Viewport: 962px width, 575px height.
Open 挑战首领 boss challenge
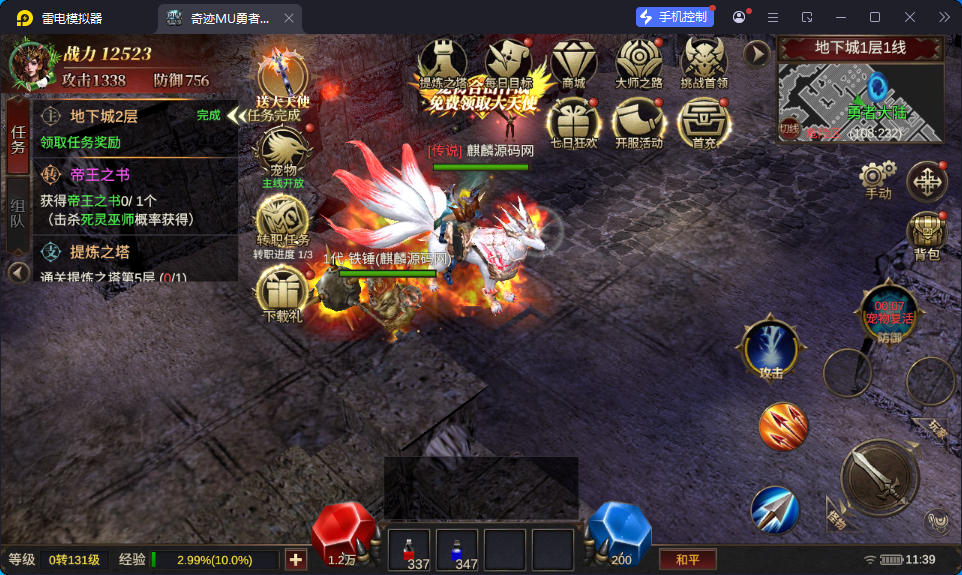point(703,60)
